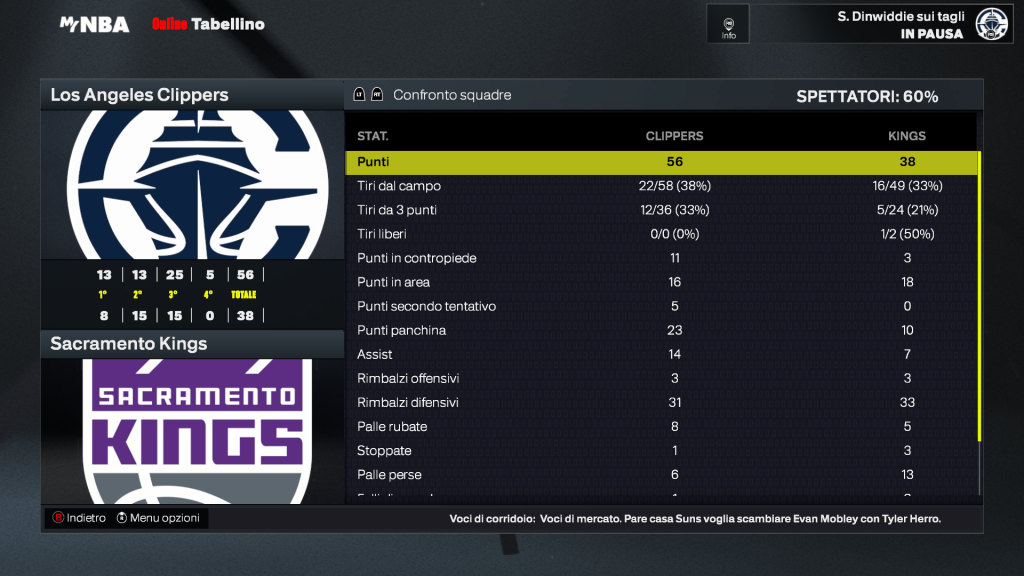Highlight the Tiri liberi row

[x=660, y=234]
